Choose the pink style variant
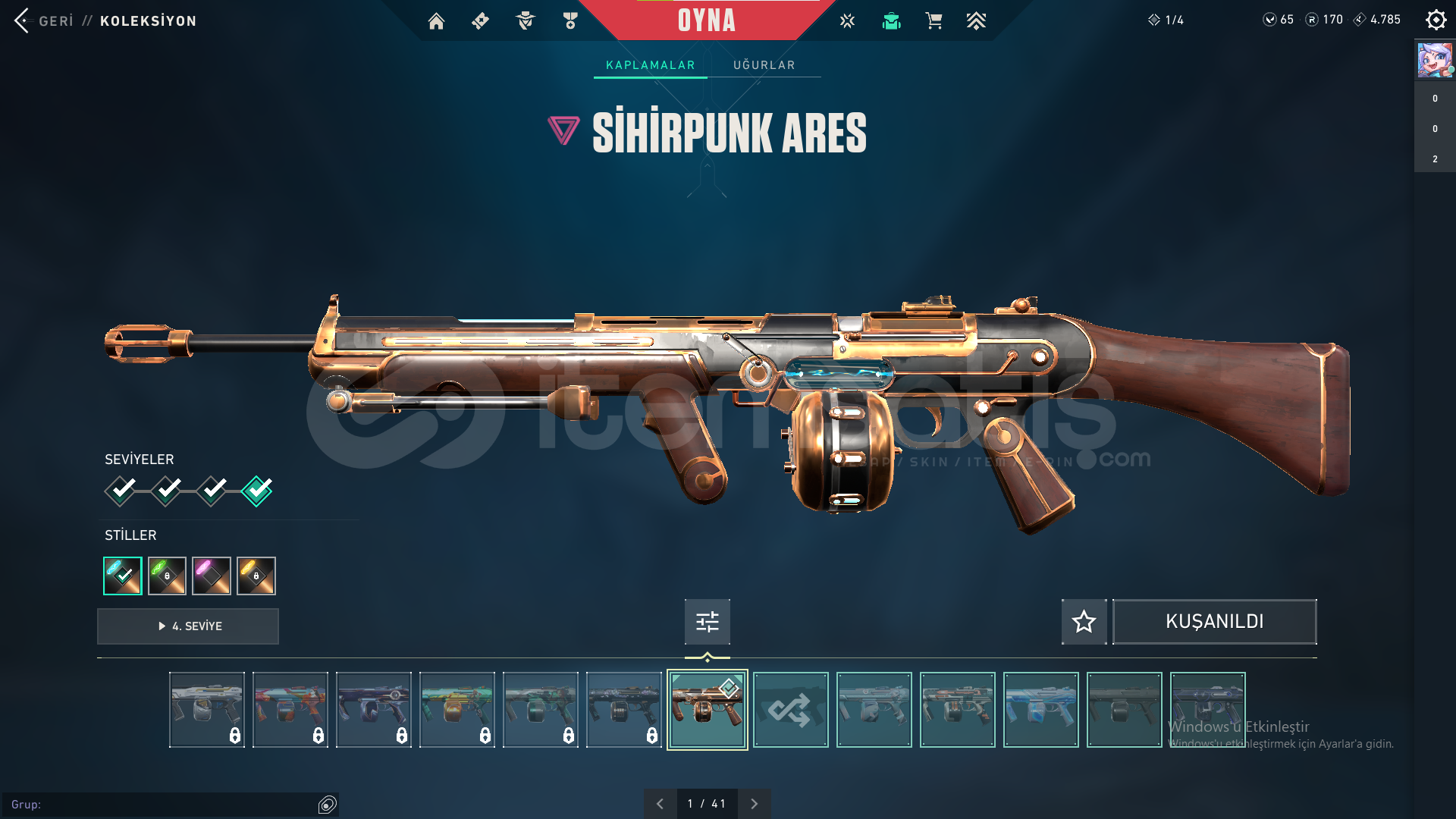The width and height of the screenshot is (1456, 819). 212,576
